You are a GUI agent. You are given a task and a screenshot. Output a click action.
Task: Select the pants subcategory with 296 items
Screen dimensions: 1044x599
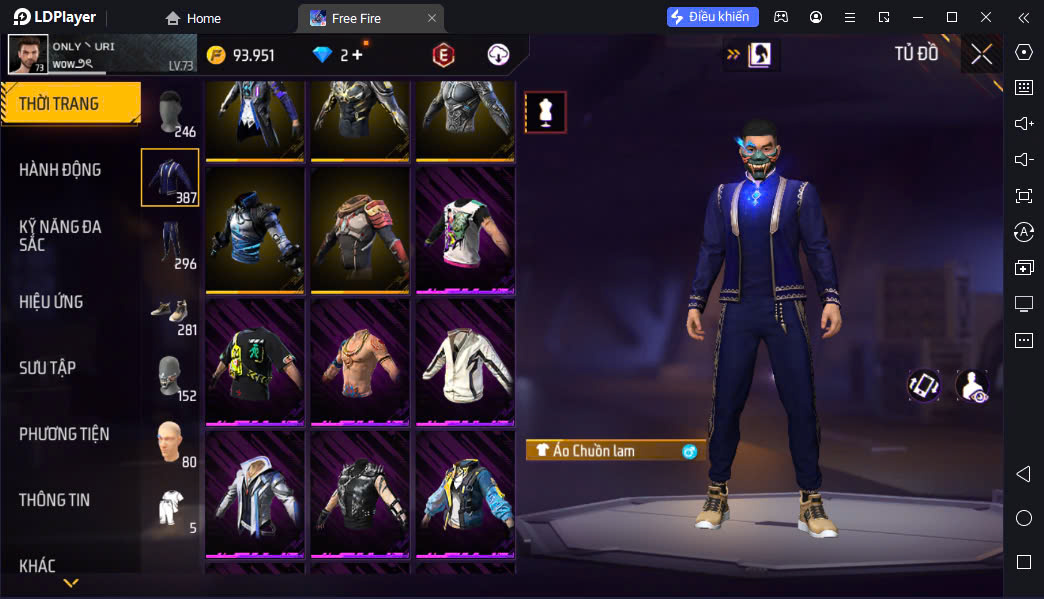point(170,244)
